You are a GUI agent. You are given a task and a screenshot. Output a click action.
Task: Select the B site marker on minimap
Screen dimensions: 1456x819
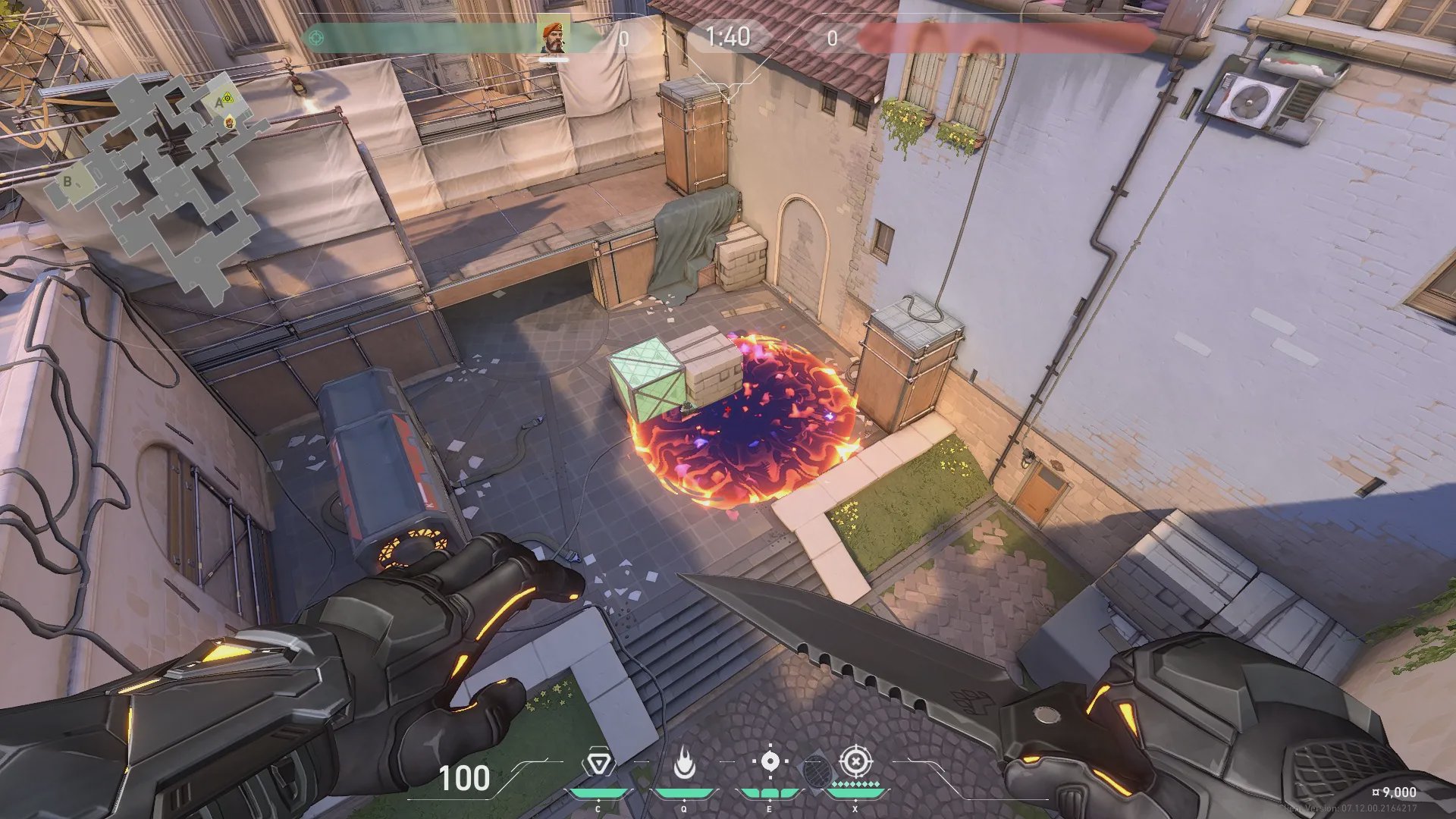click(x=67, y=182)
